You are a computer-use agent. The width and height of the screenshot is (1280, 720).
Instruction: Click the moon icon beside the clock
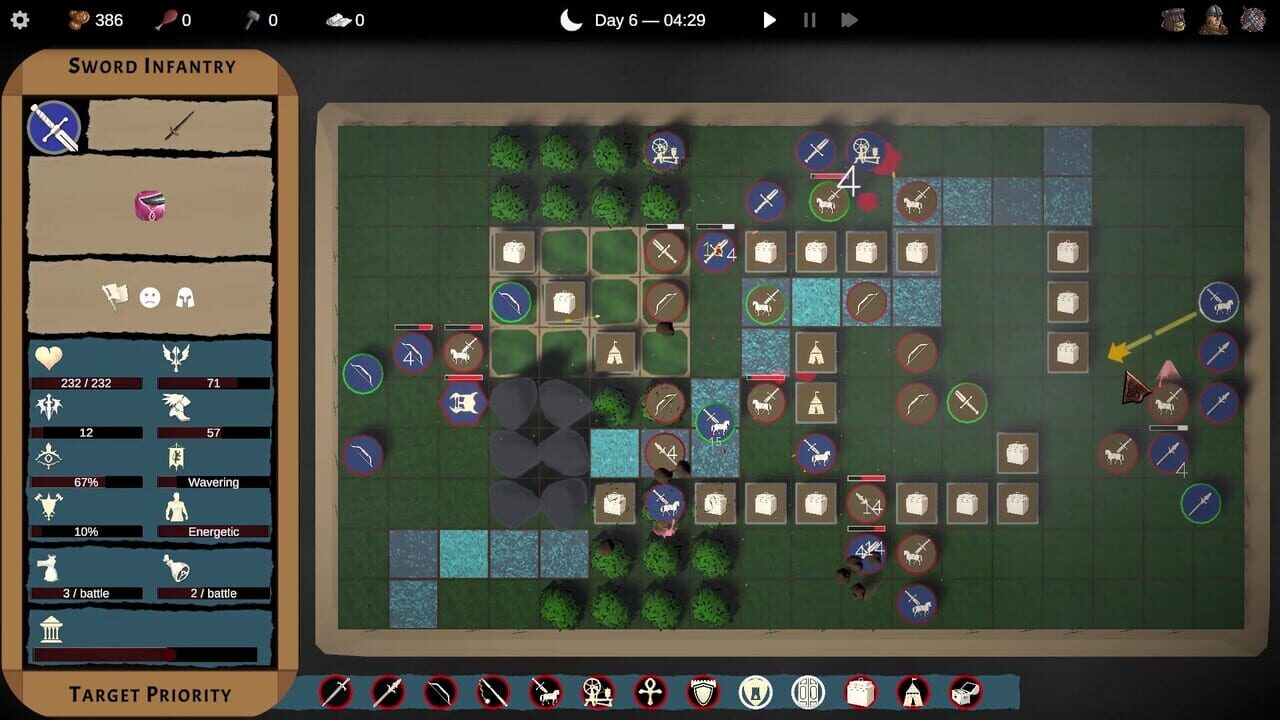tap(570, 18)
